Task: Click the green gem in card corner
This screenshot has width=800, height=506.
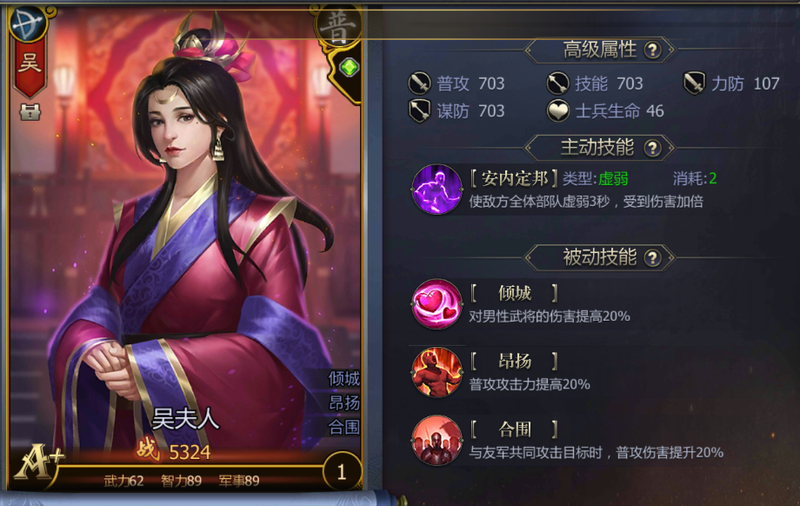Action: click(348, 68)
